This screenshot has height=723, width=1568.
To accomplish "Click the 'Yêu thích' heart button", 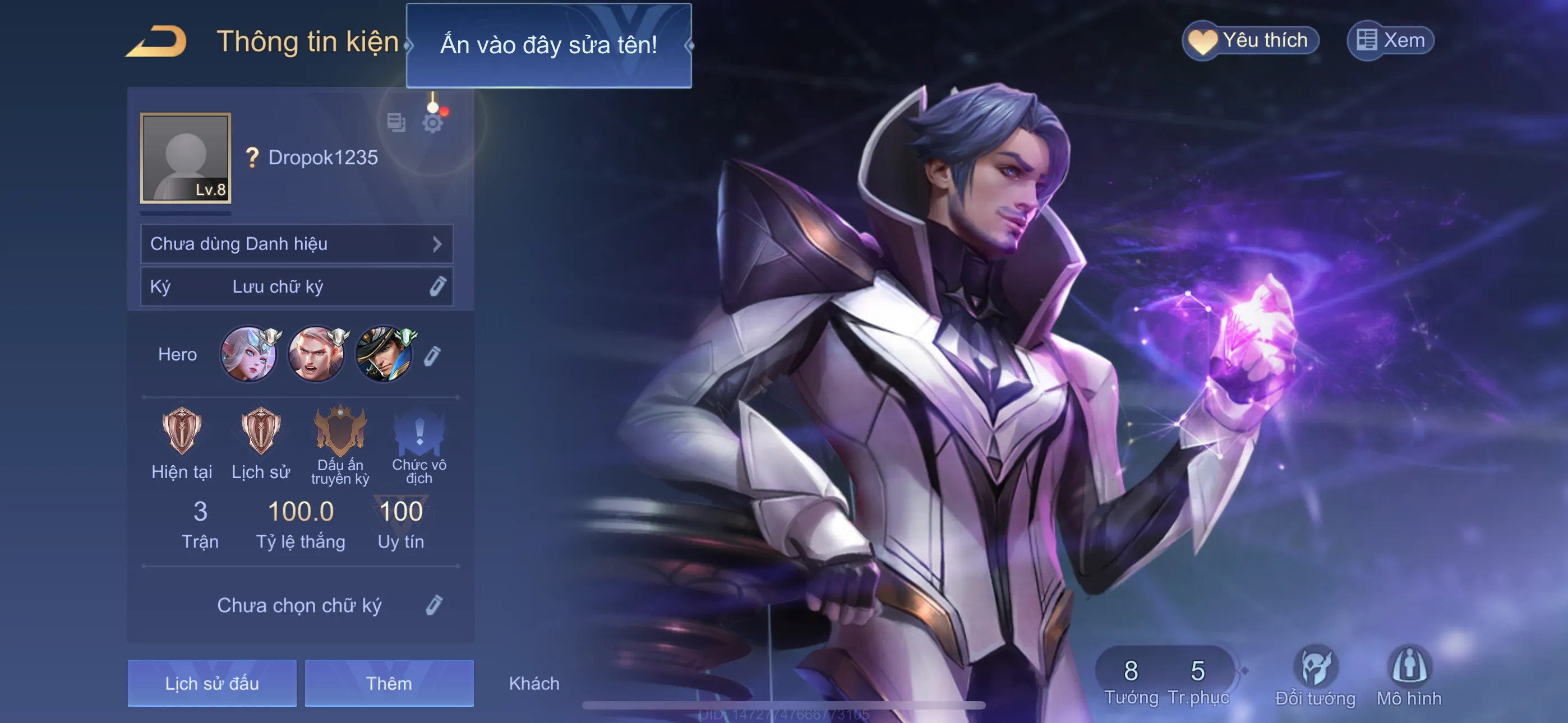I will click(x=1250, y=41).
